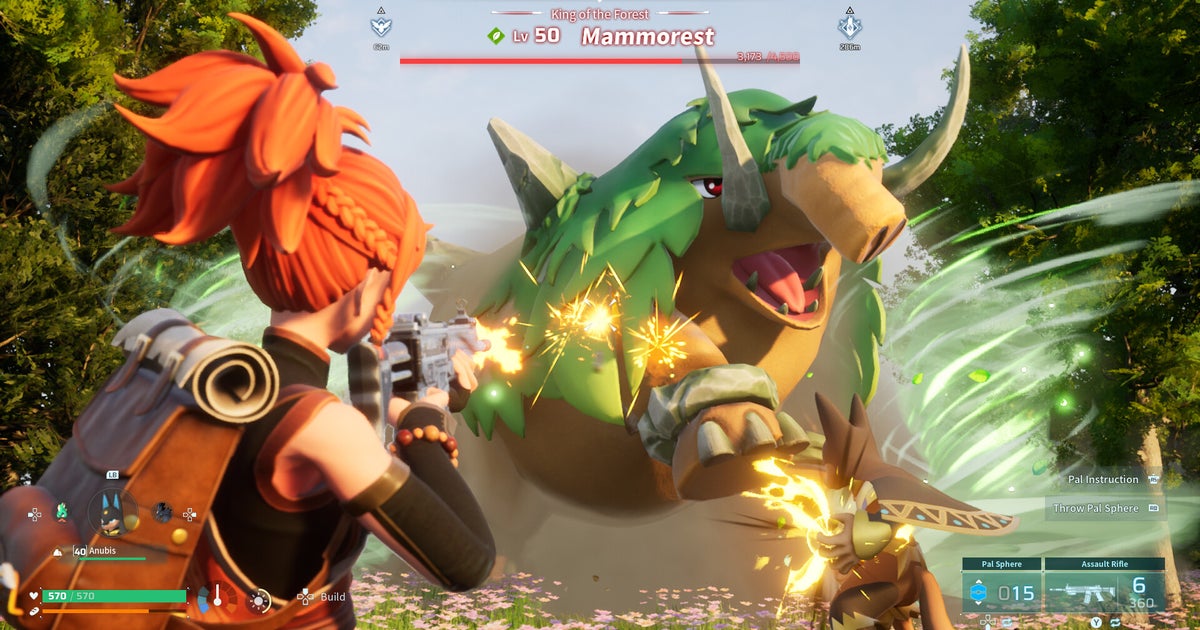Screen dimensions: 1200x630
Task: Select the Anubis pal portrait
Action: (112, 513)
